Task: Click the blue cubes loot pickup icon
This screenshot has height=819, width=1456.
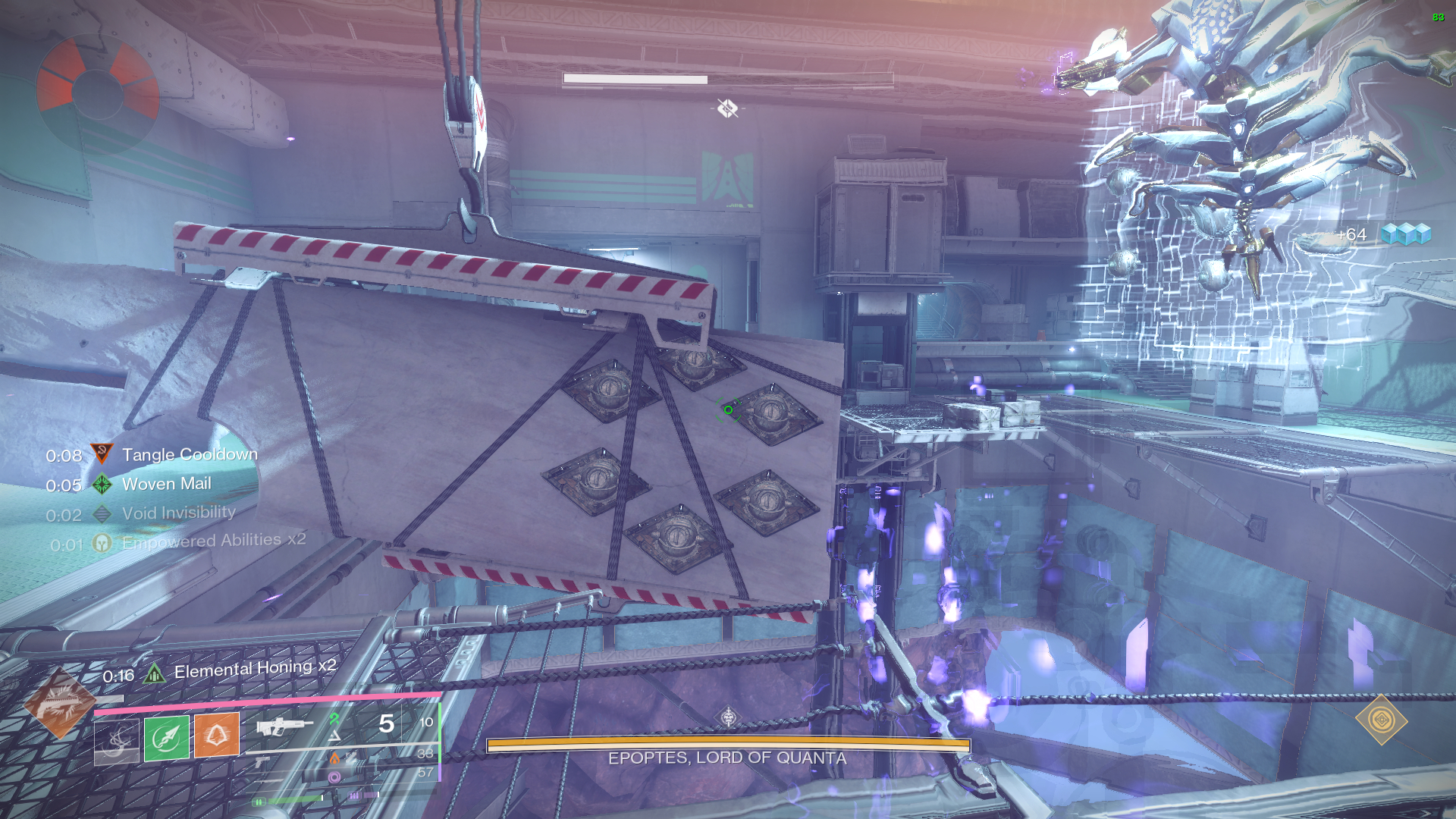Action: 1405,234
